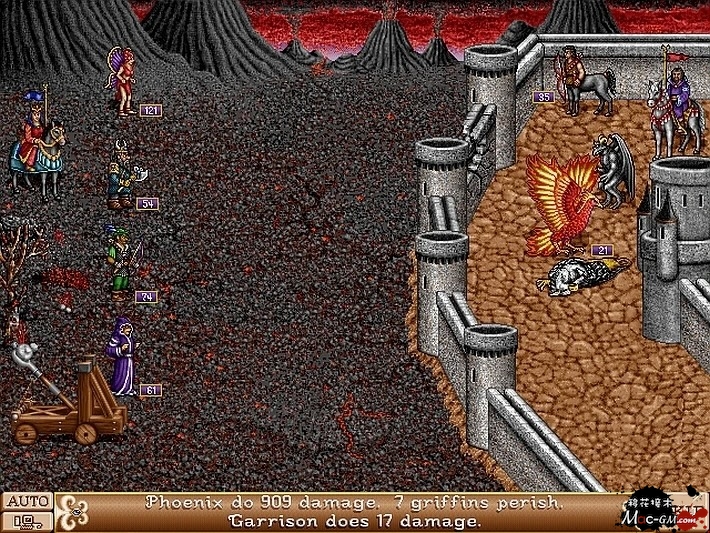Target the purple-robed druid stack of 61
Viewport: 710px width, 533px height.
coord(122,357)
